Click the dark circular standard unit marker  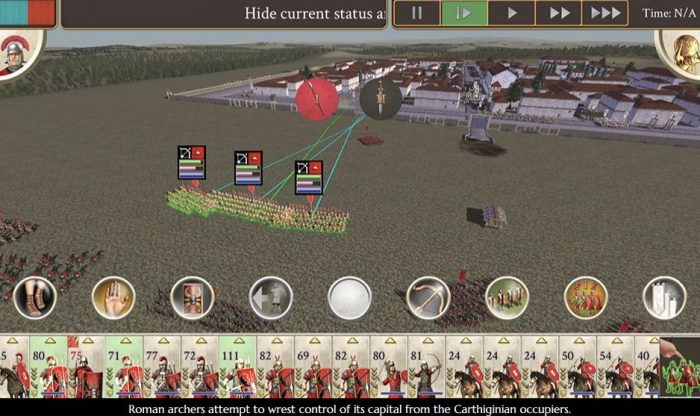(380, 97)
